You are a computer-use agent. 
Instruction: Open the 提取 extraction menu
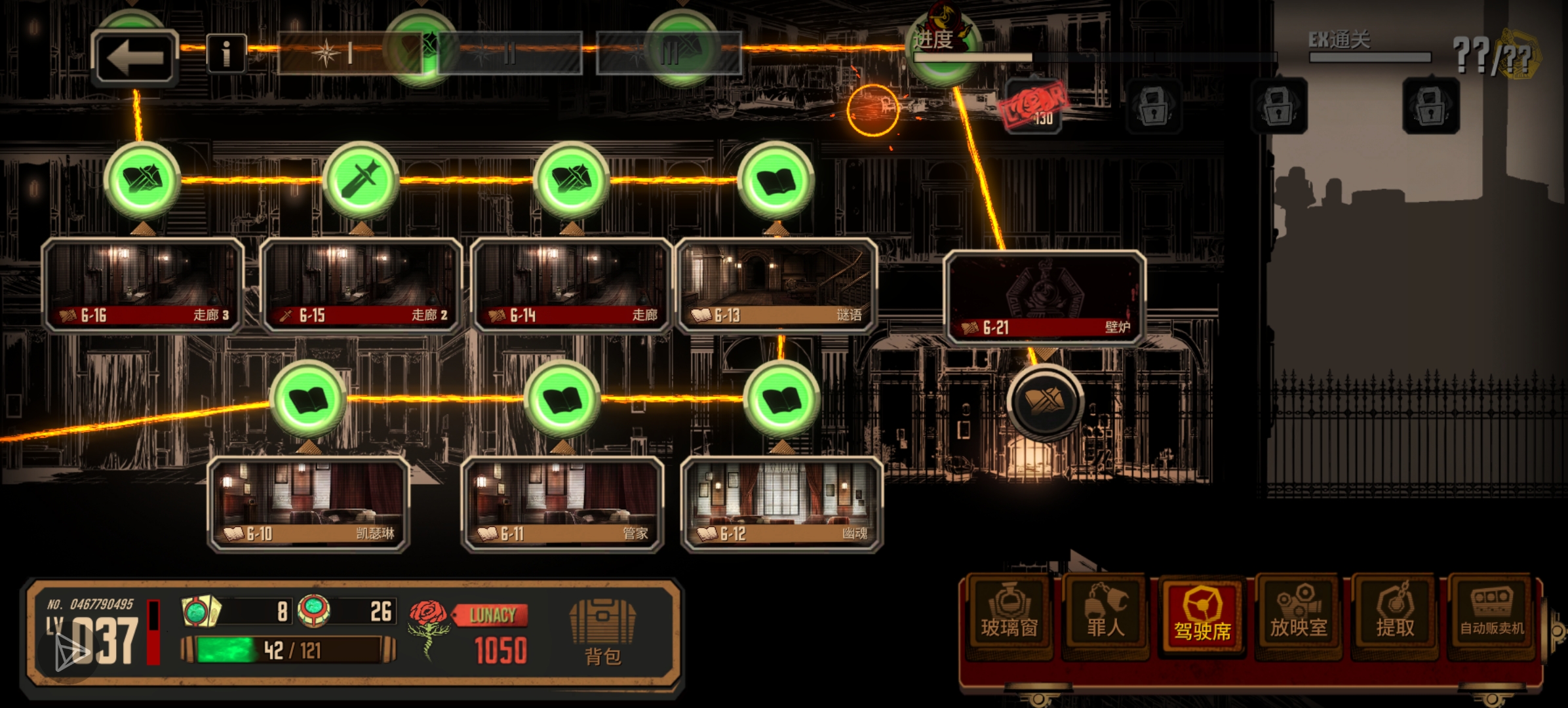(x=1394, y=614)
